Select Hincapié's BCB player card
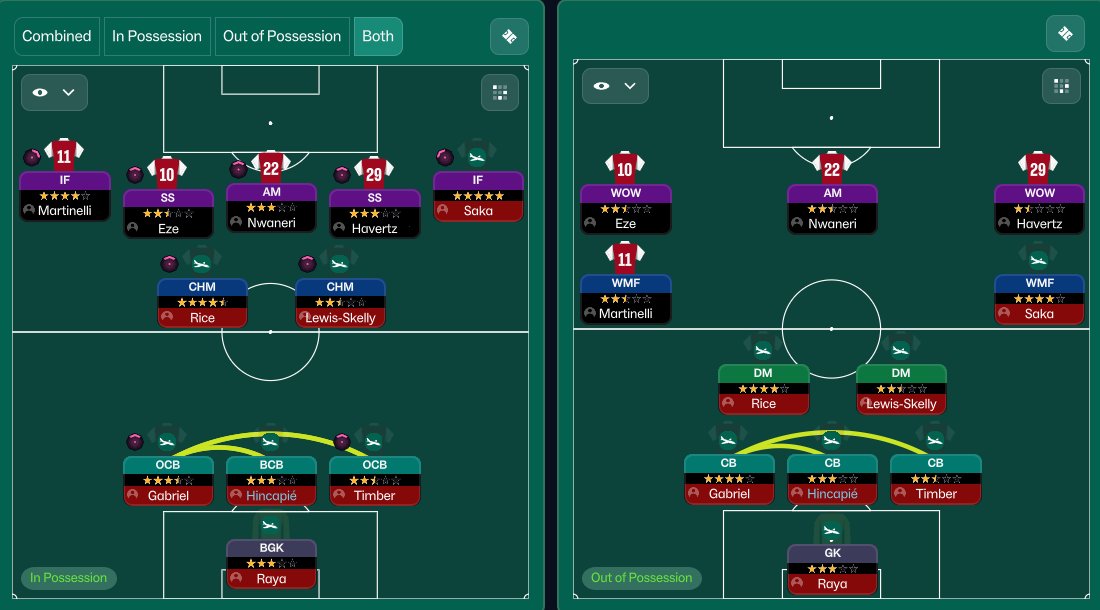Screen dimensions: 1100x610 click(x=271, y=480)
